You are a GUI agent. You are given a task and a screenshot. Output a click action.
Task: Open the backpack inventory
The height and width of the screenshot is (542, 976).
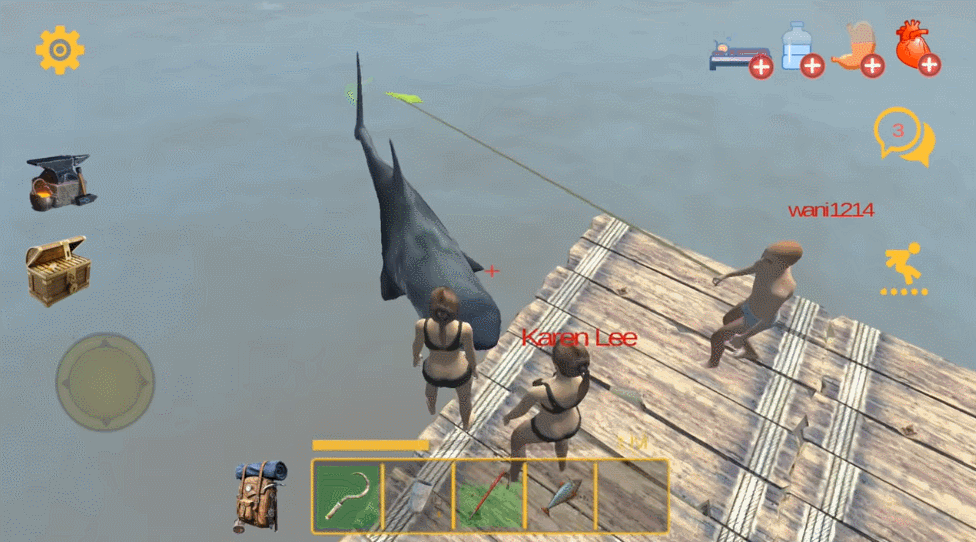pyautogui.click(x=261, y=493)
